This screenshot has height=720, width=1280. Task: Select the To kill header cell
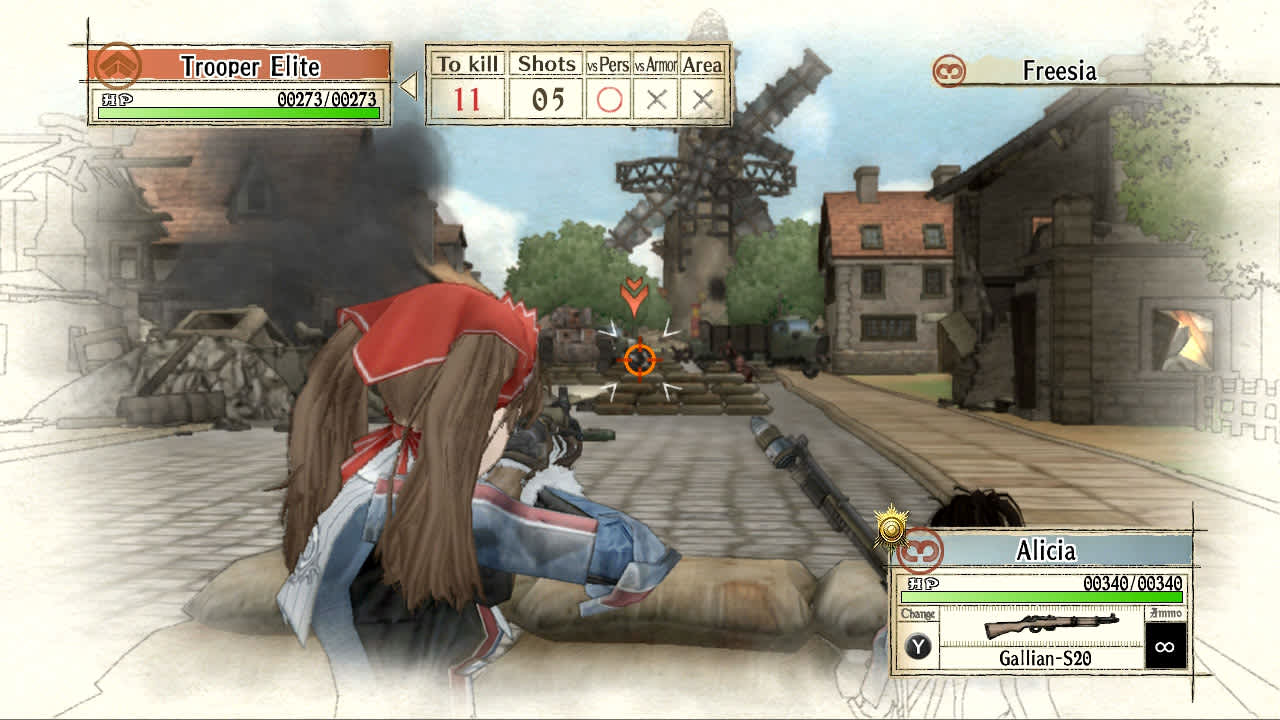click(x=467, y=63)
